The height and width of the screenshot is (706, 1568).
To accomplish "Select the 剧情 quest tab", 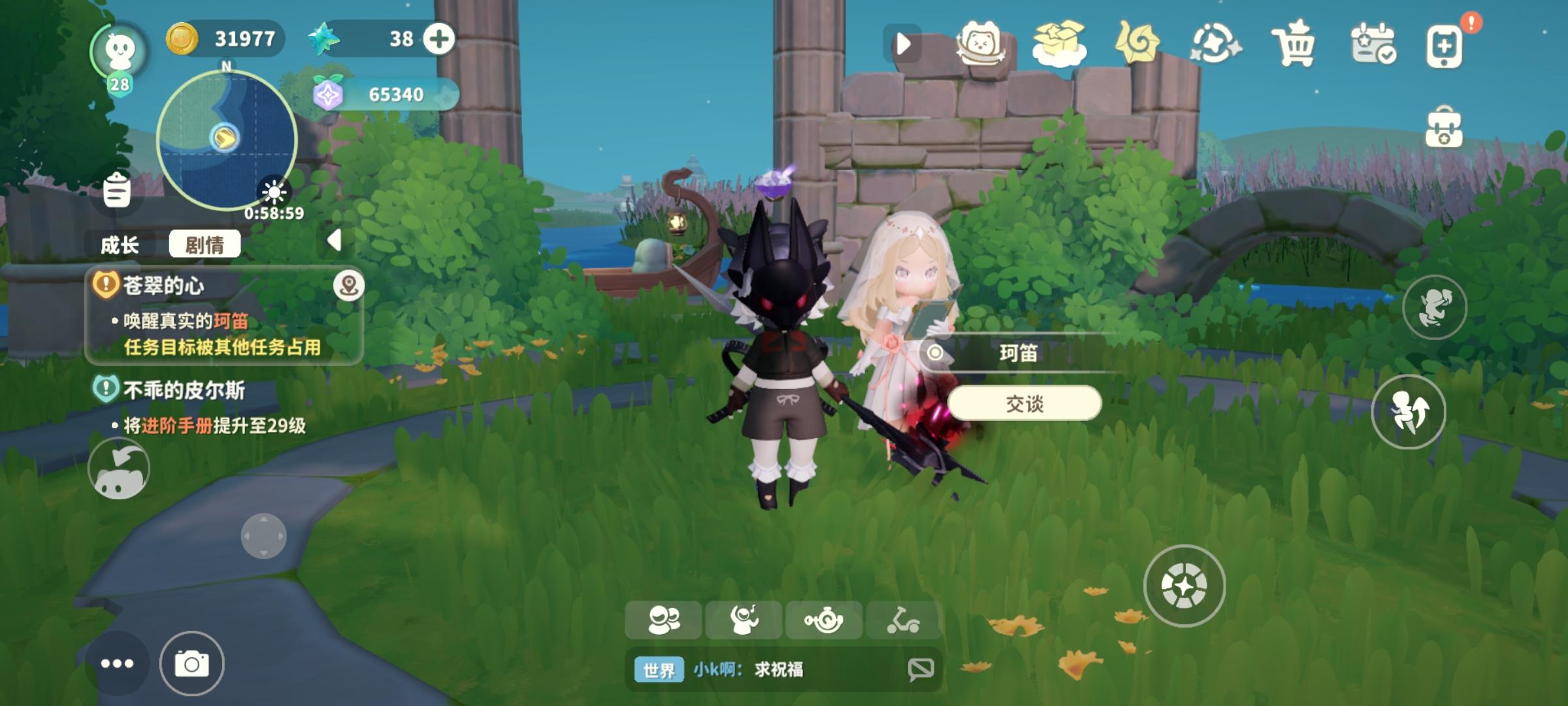I will point(206,244).
